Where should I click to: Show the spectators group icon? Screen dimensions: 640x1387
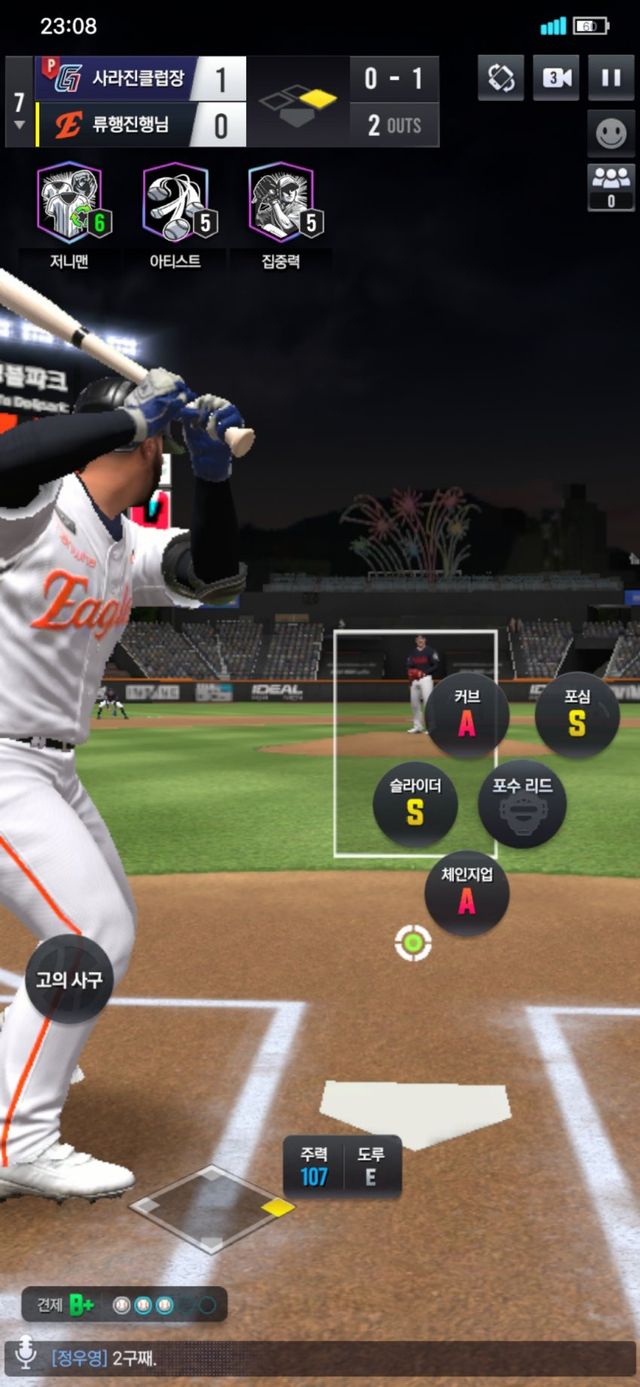(x=610, y=187)
